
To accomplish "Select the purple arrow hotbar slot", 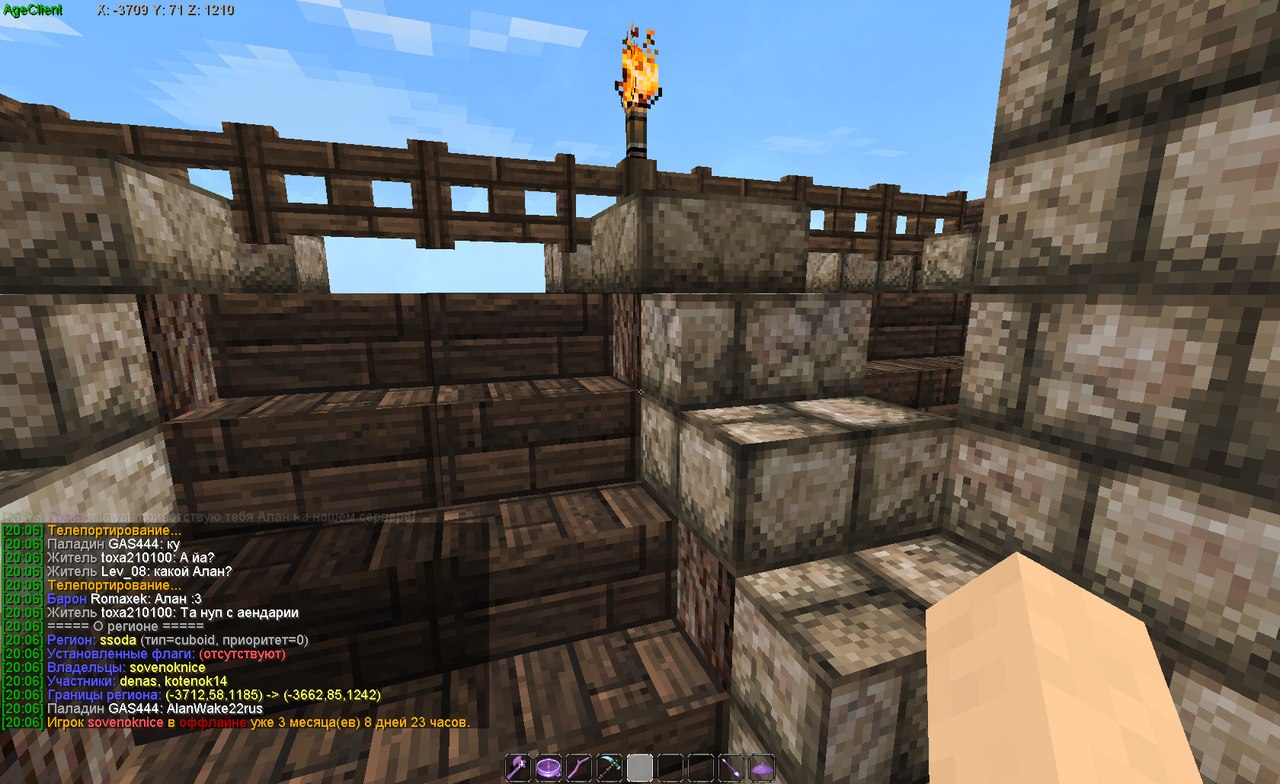I will (x=732, y=767).
